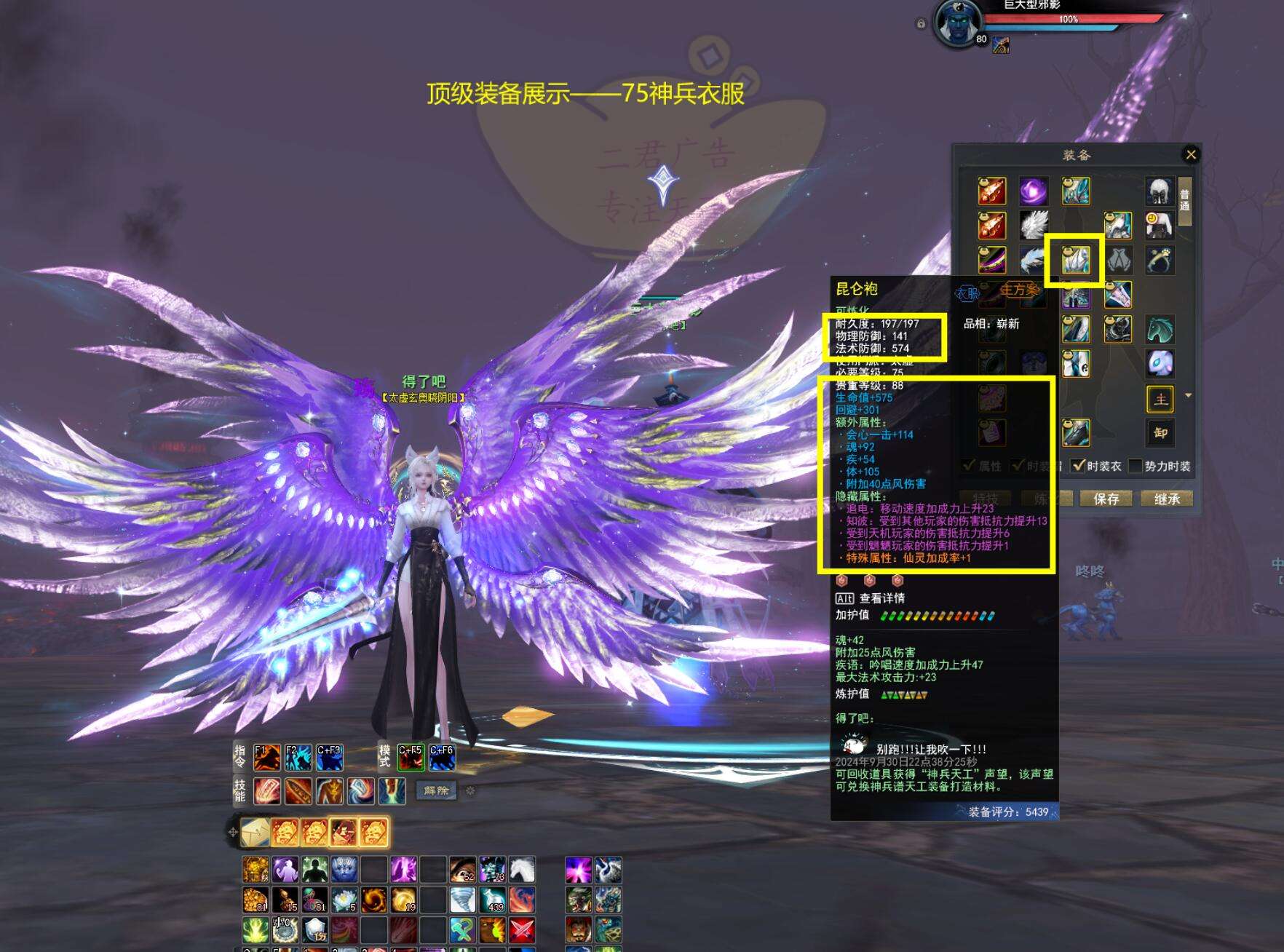Viewport: 1284px width, 952px height.
Task: Activate the red crossed swords skill
Action: (522, 929)
